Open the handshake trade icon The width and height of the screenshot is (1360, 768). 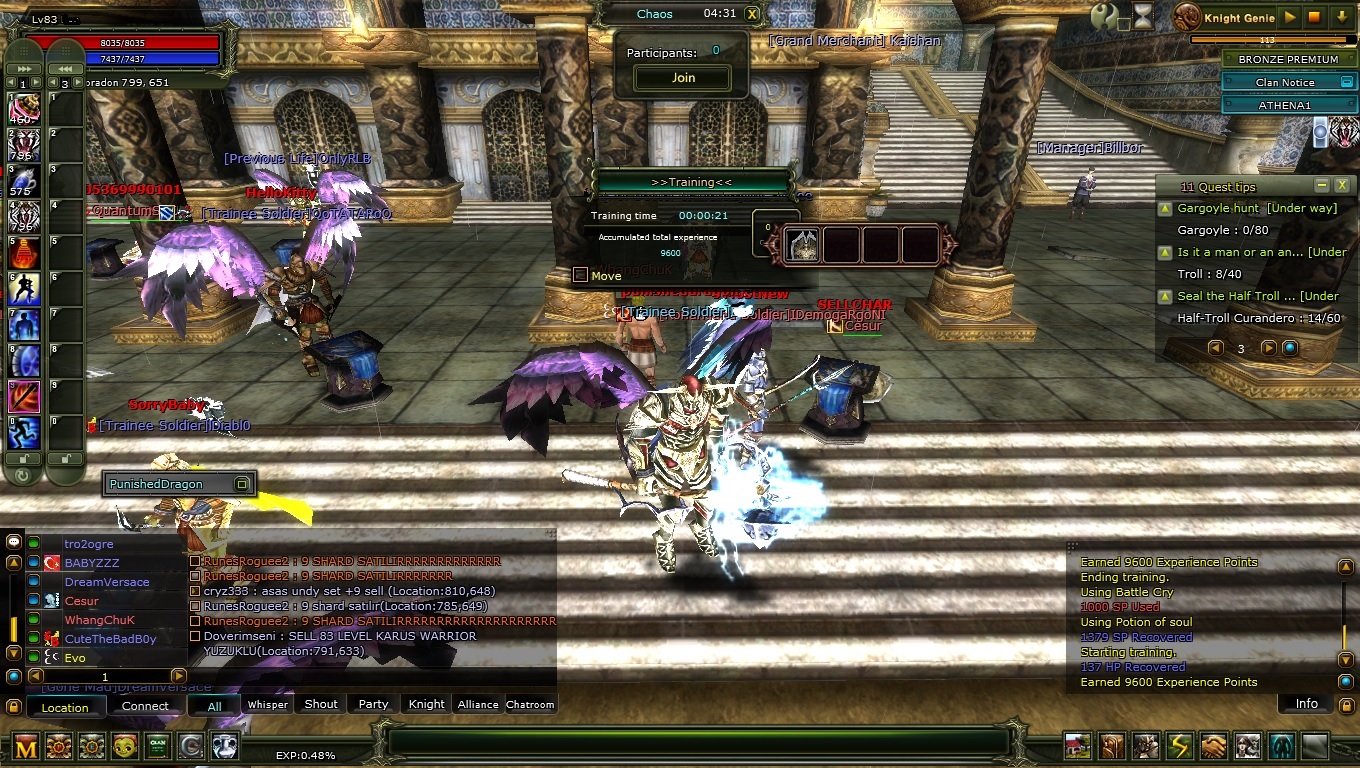pos(1214,746)
